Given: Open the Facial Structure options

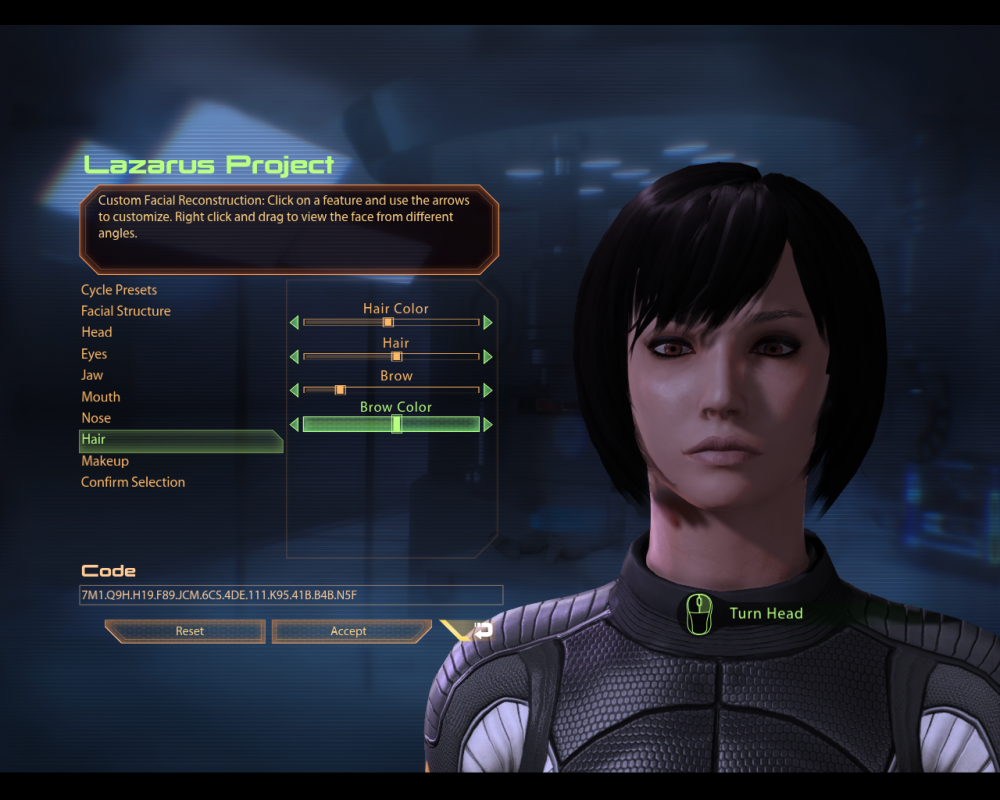Looking at the screenshot, I should click(x=126, y=311).
